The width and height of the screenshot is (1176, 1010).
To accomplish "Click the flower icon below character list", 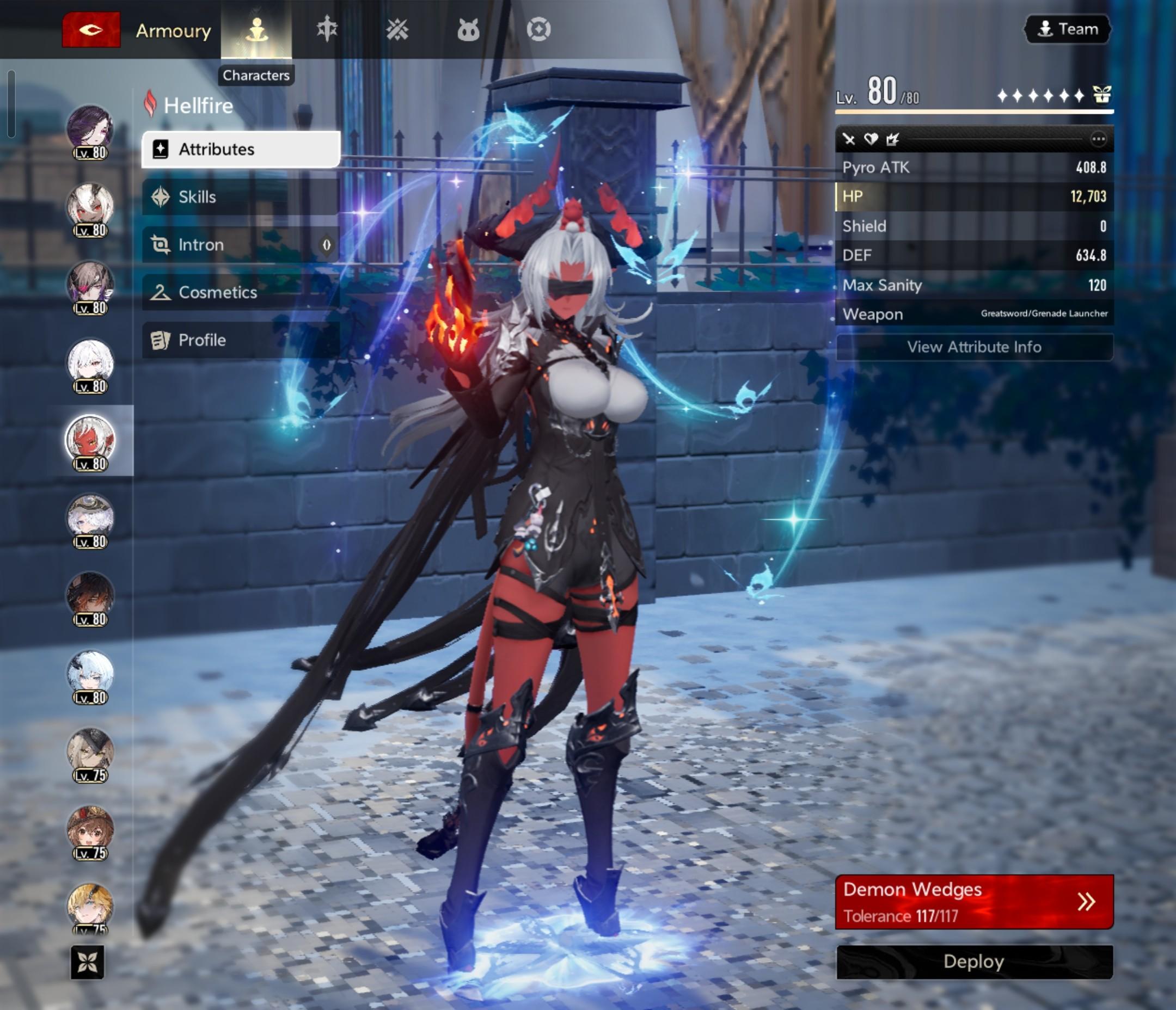I will (88, 962).
